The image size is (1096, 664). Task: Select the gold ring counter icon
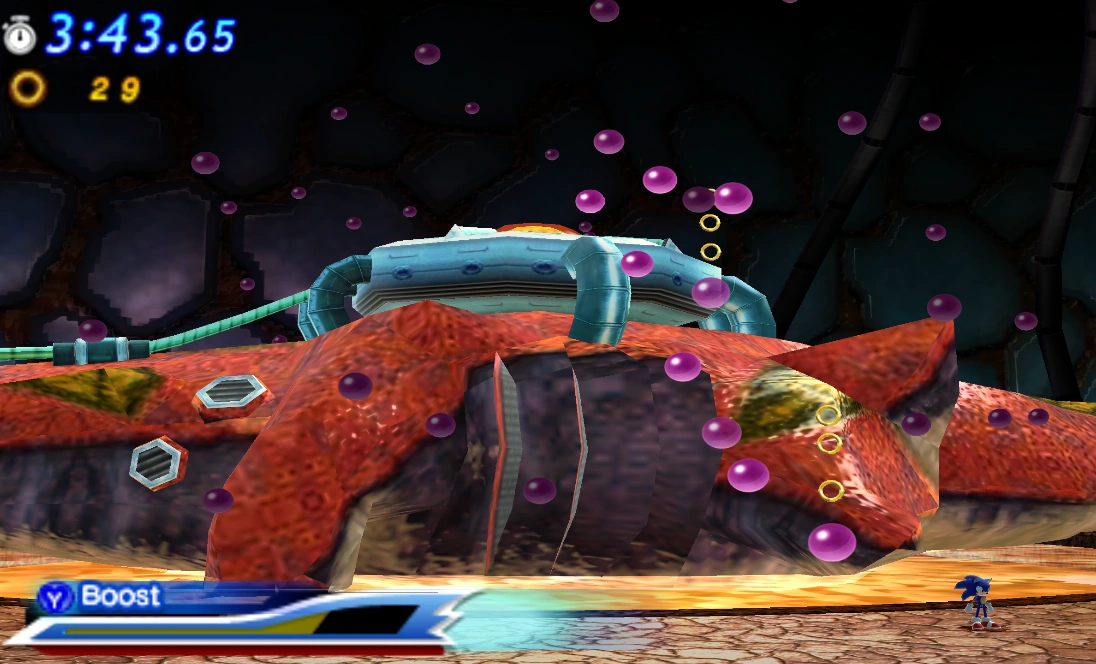point(27,89)
